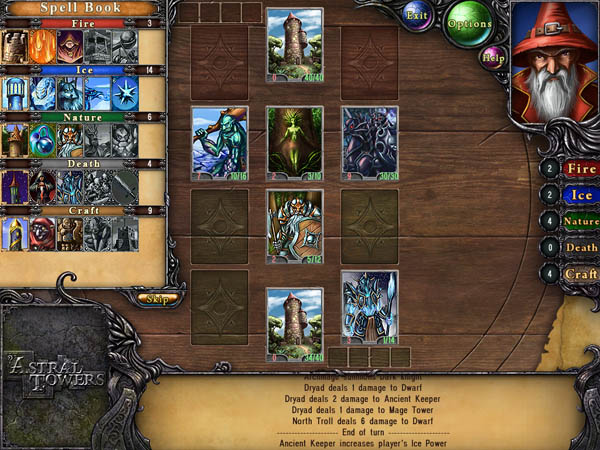Screen dimensions: 600x450
Task: Choose the snowflake star spell in Ice row
Action: click(124, 94)
